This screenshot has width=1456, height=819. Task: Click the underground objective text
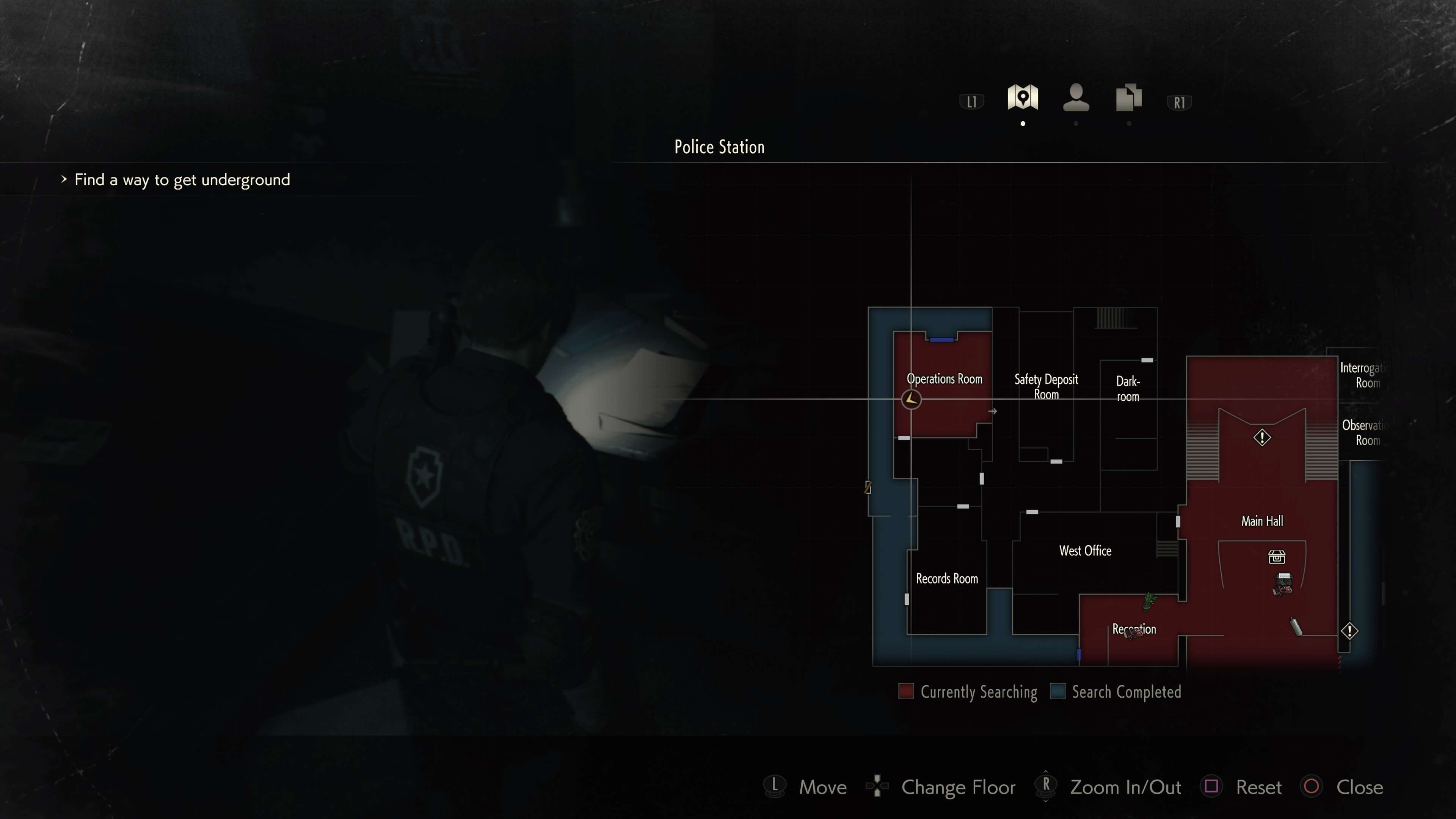[182, 180]
